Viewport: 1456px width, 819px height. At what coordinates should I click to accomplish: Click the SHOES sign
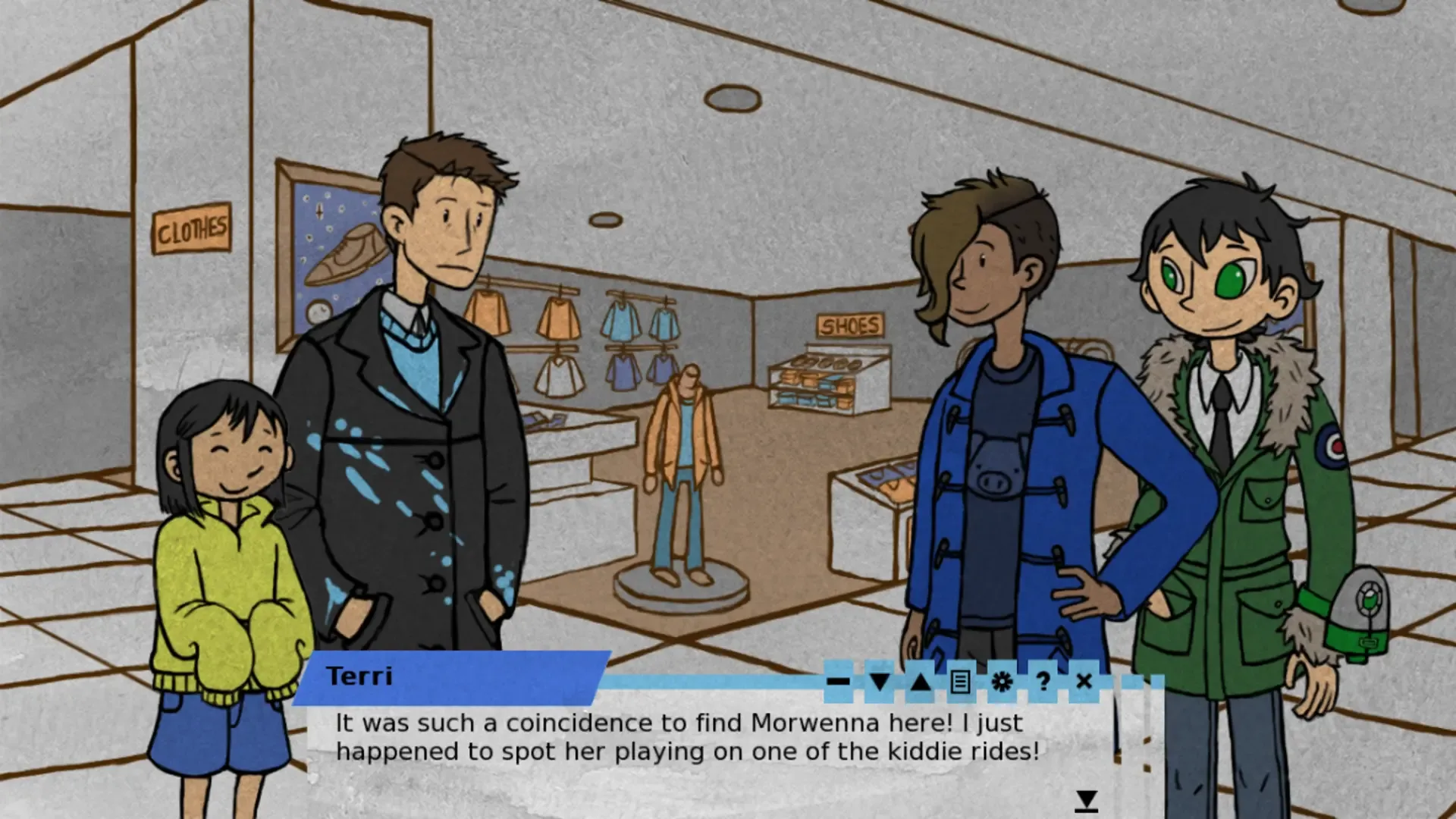point(850,326)
